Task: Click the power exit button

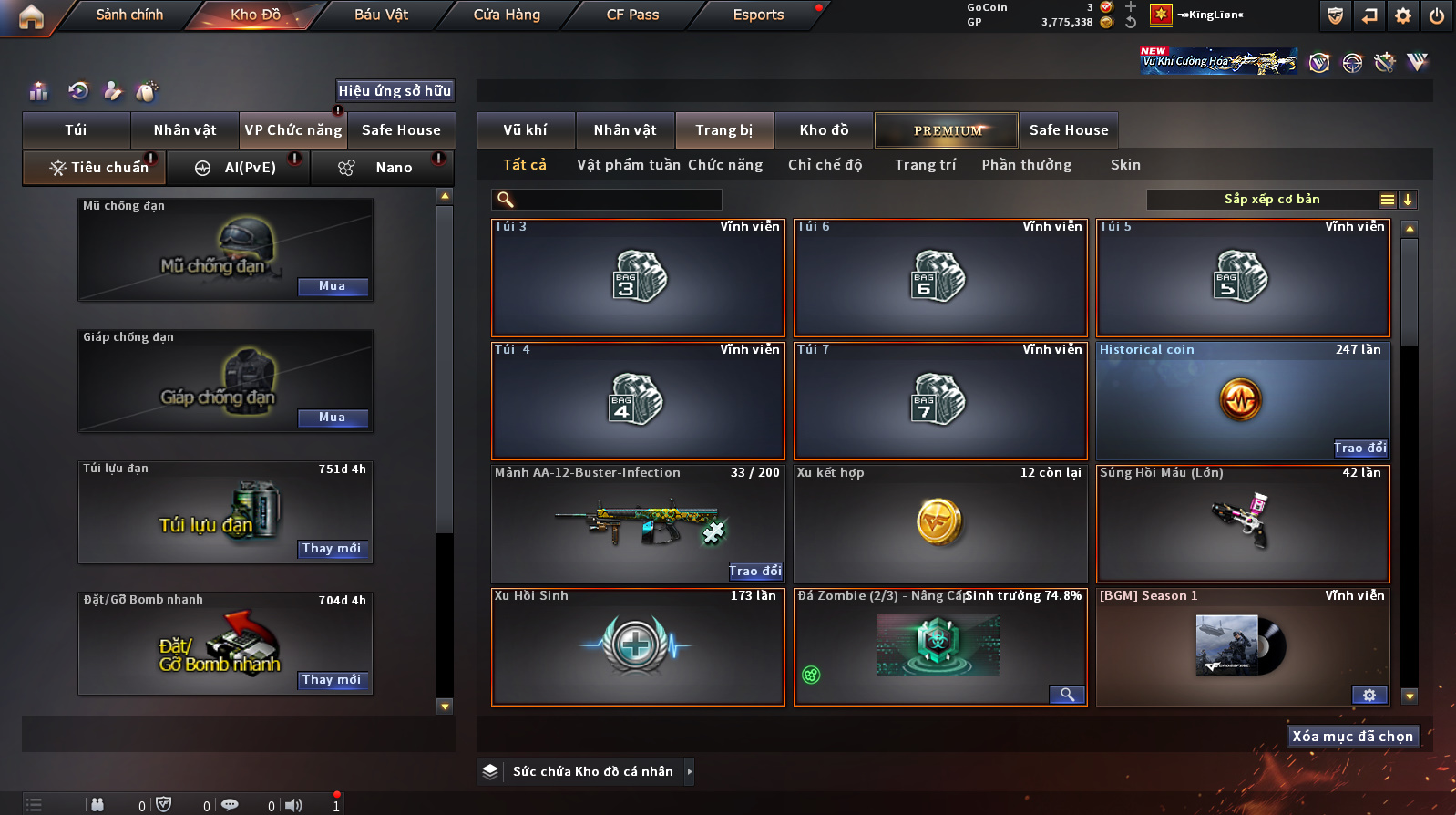Action: click(x=1437, y=15)
